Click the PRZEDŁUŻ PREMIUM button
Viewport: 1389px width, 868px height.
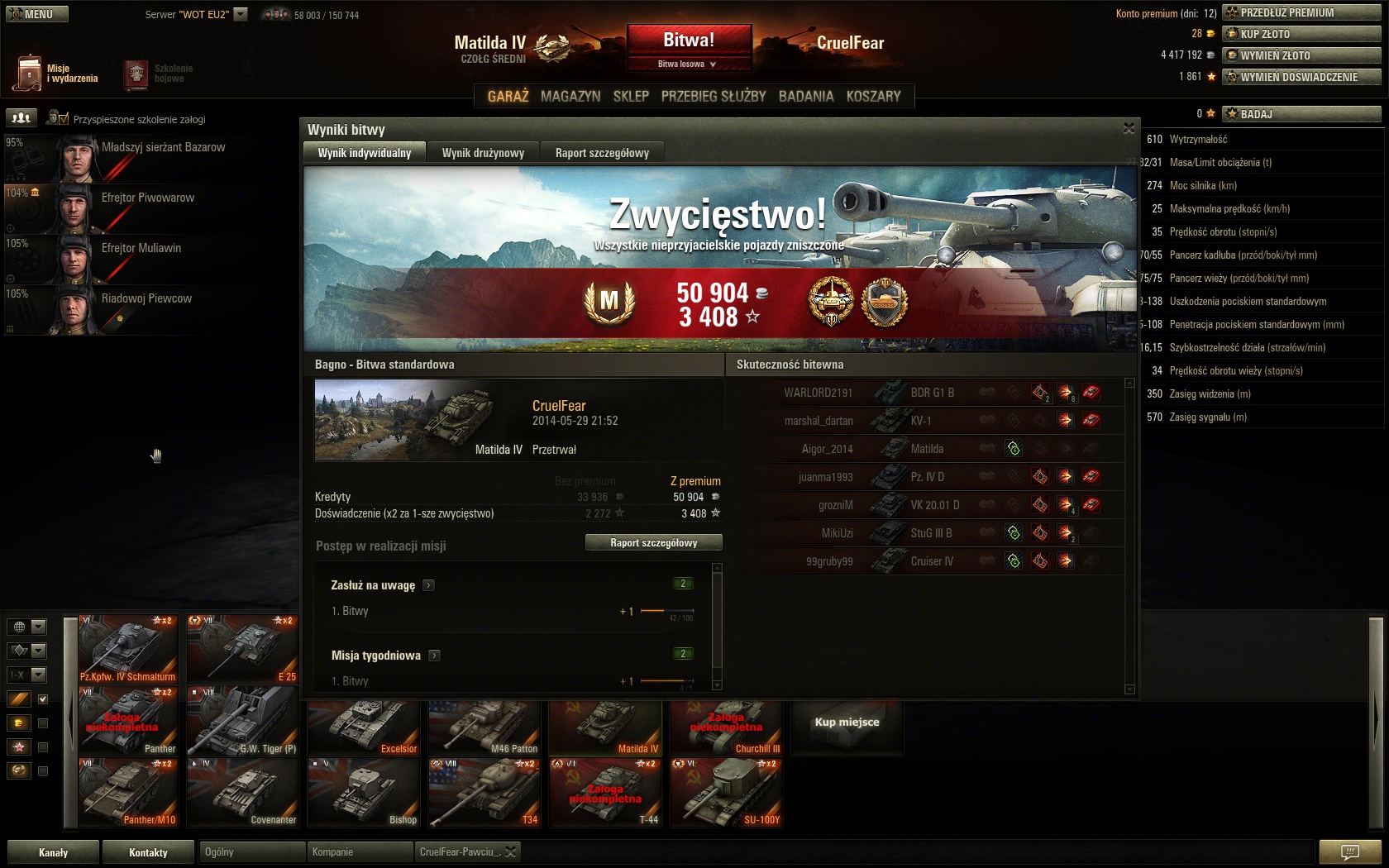pyautogui.click(x=1301, y=12)
